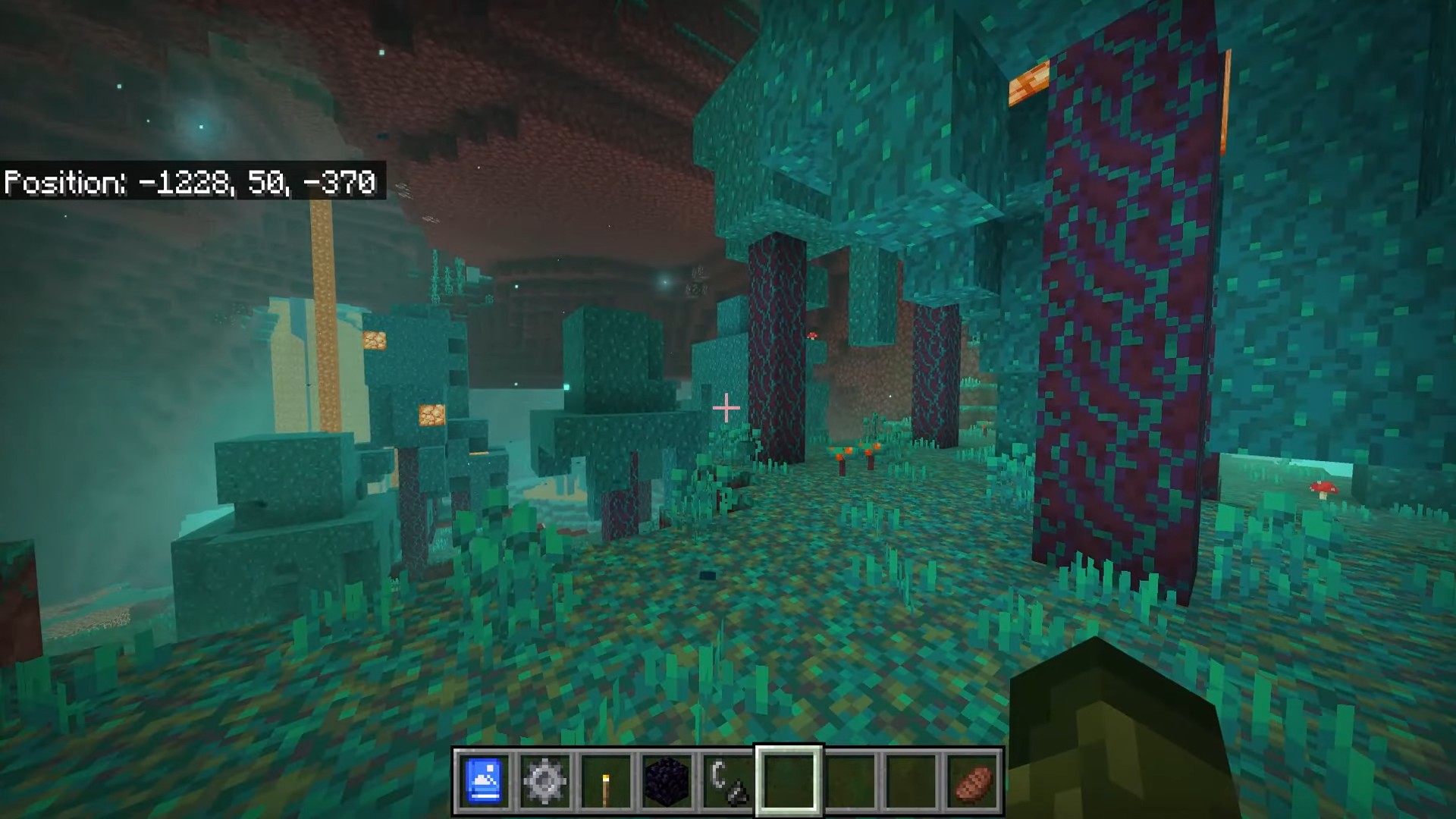Image resolution: width=1456 pixels, height=819 pixels.
Task: Click the highlighted empty hotbar slot
Action: click(789, 781)
